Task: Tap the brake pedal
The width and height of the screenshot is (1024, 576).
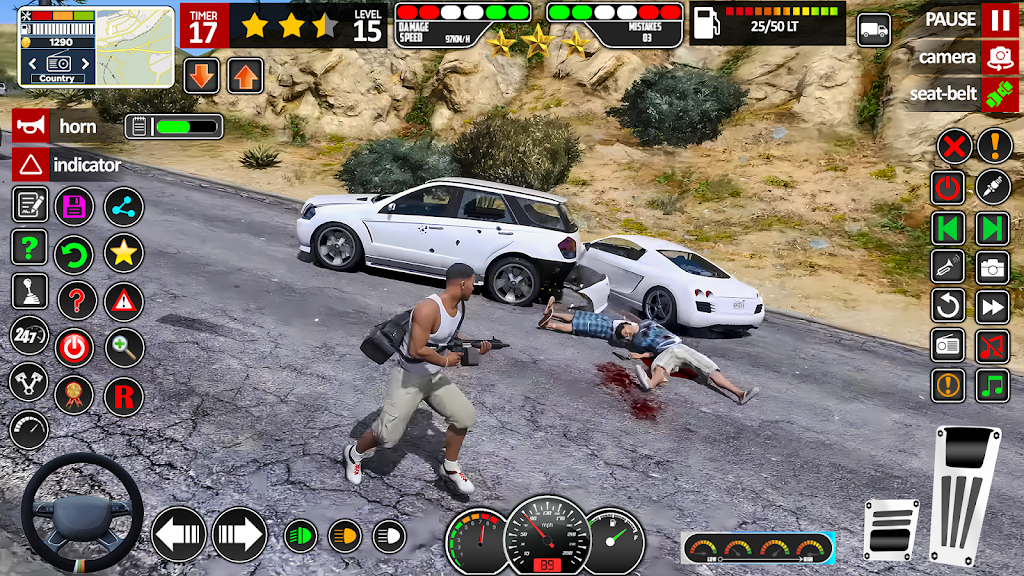Action: click(x=892, y=529)
